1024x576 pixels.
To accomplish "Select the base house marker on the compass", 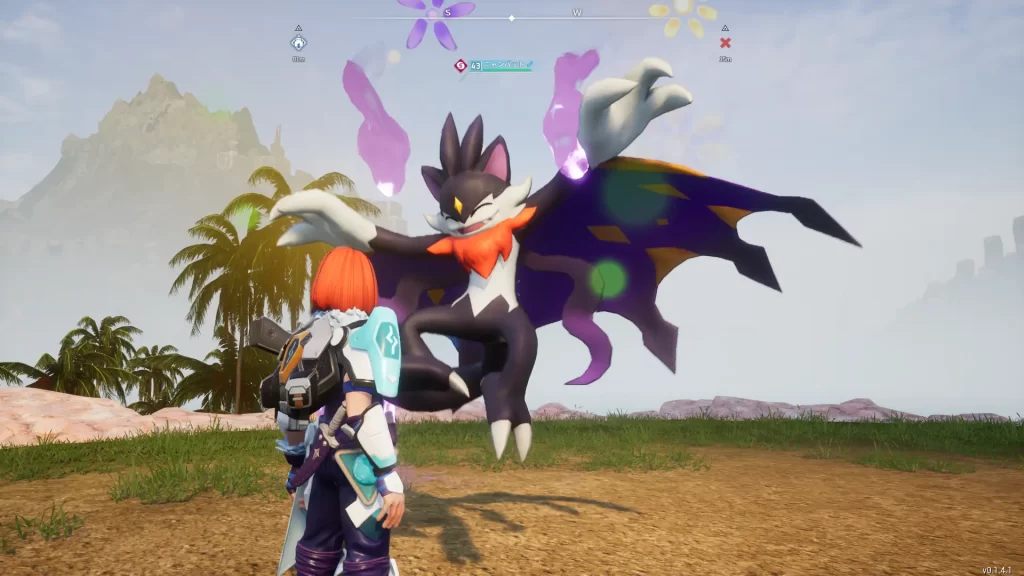I will point(298,43).
